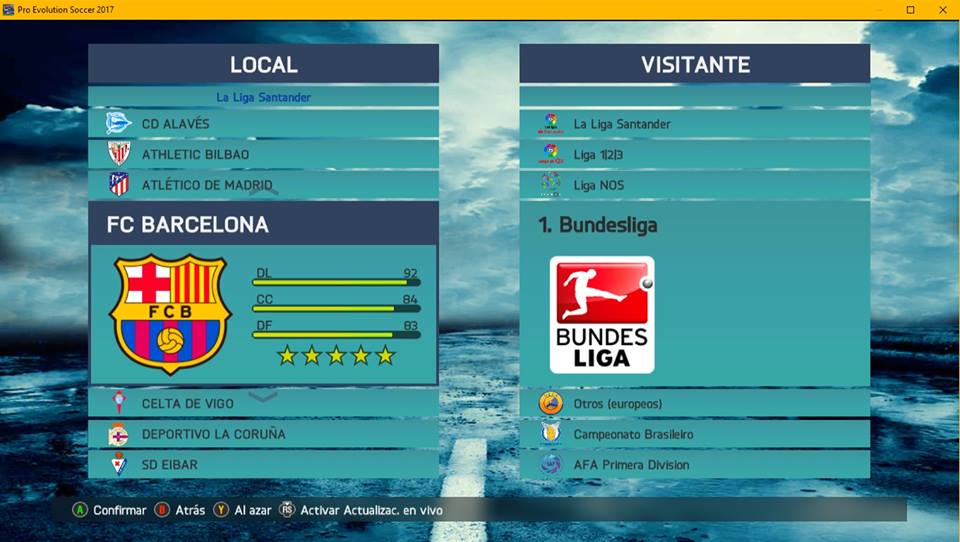The height and width of the screenshot is (542, 960).
Task: Select the highlighted 1. Bundesliga panel
Action: point(694,293)
